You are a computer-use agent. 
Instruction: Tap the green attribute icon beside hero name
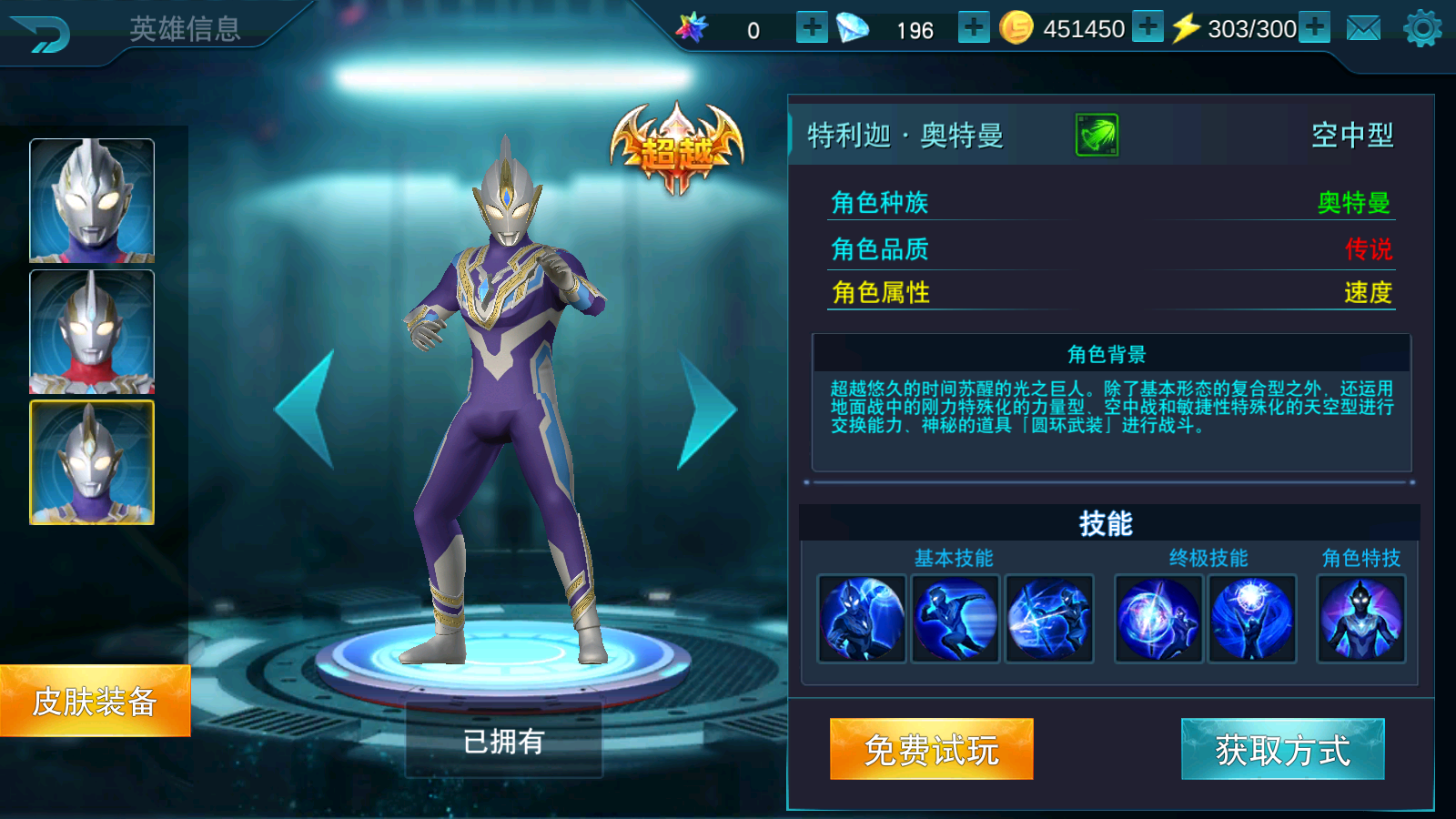click(x=1097, y=136)
